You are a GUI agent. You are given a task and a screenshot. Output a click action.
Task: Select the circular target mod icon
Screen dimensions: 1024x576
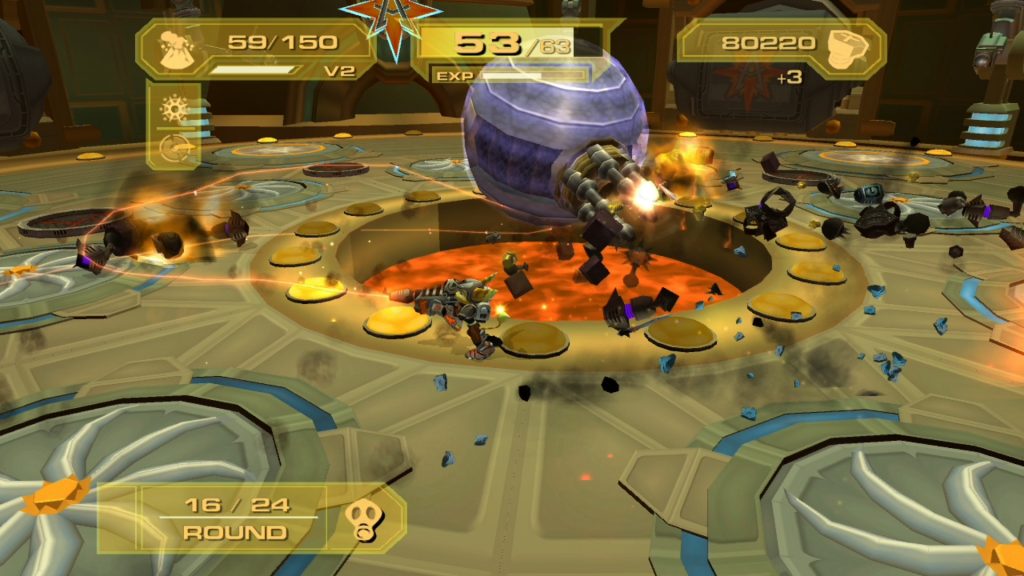tap(173, 149)
